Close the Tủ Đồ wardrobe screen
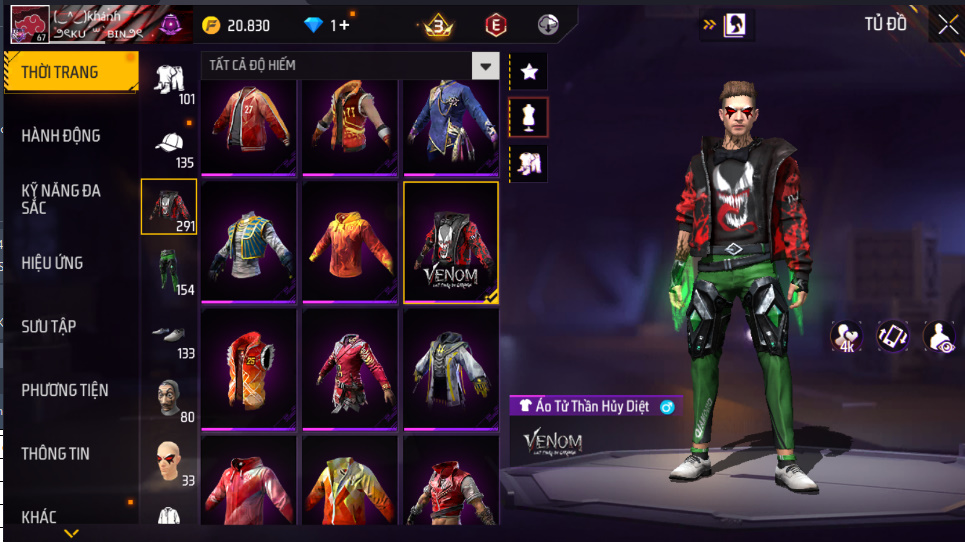965x542 pixels. pyautogui.click(x=947, y=25)
